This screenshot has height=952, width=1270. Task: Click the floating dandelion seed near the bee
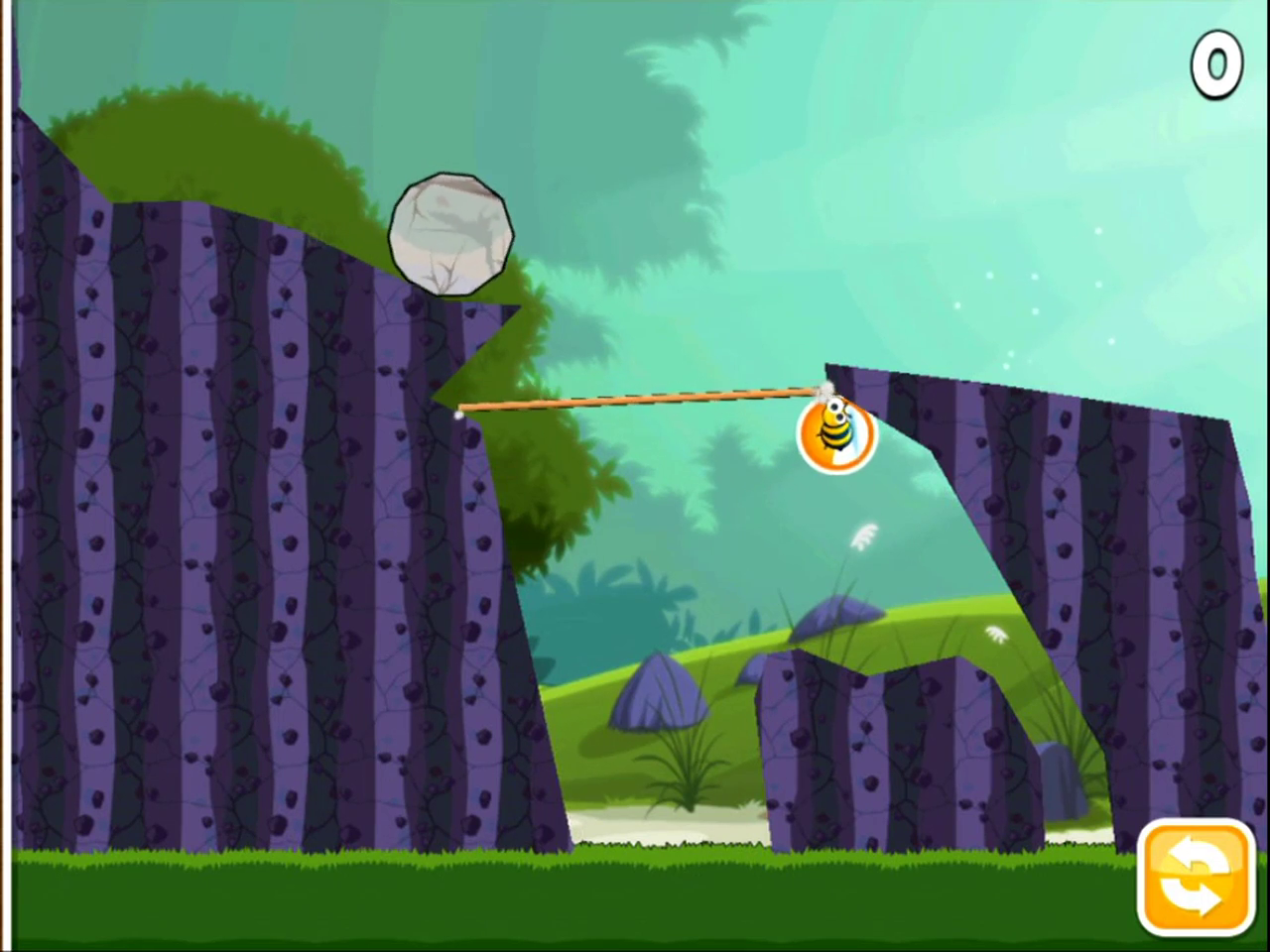click(x=865, y=535)
